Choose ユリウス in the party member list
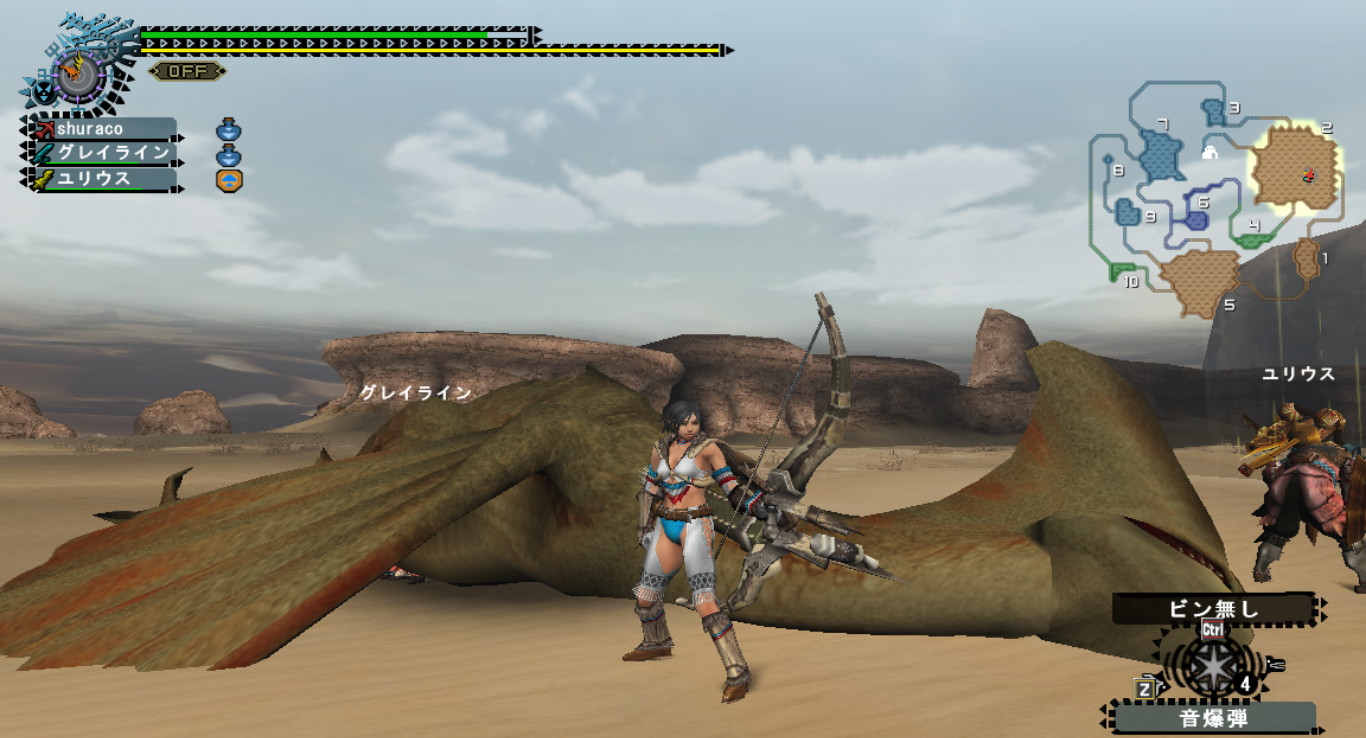Image resolution: width=1366 pixels, height=738 pixels. click(104, 179)
